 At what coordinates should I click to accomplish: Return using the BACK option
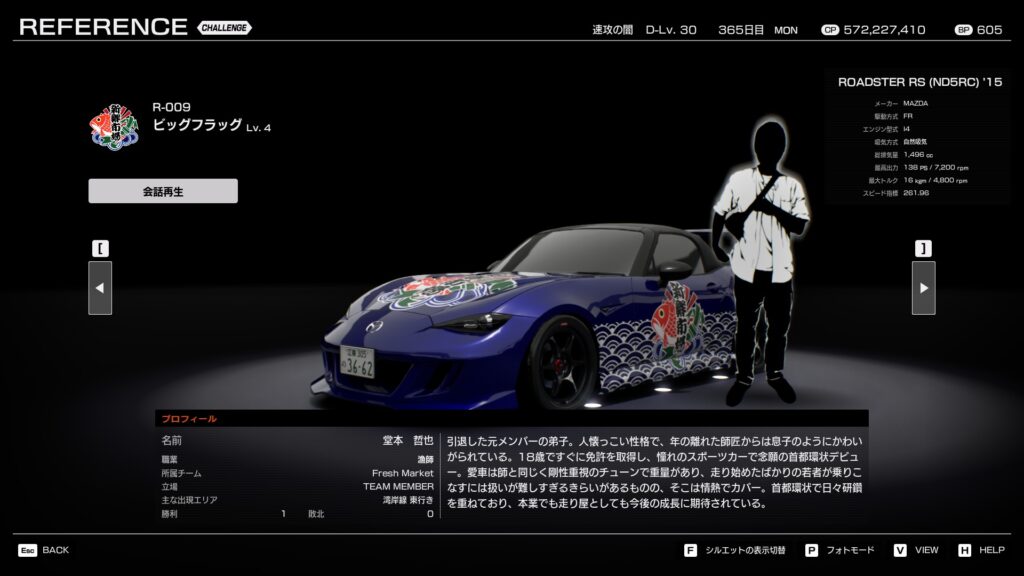click(44, 550)
